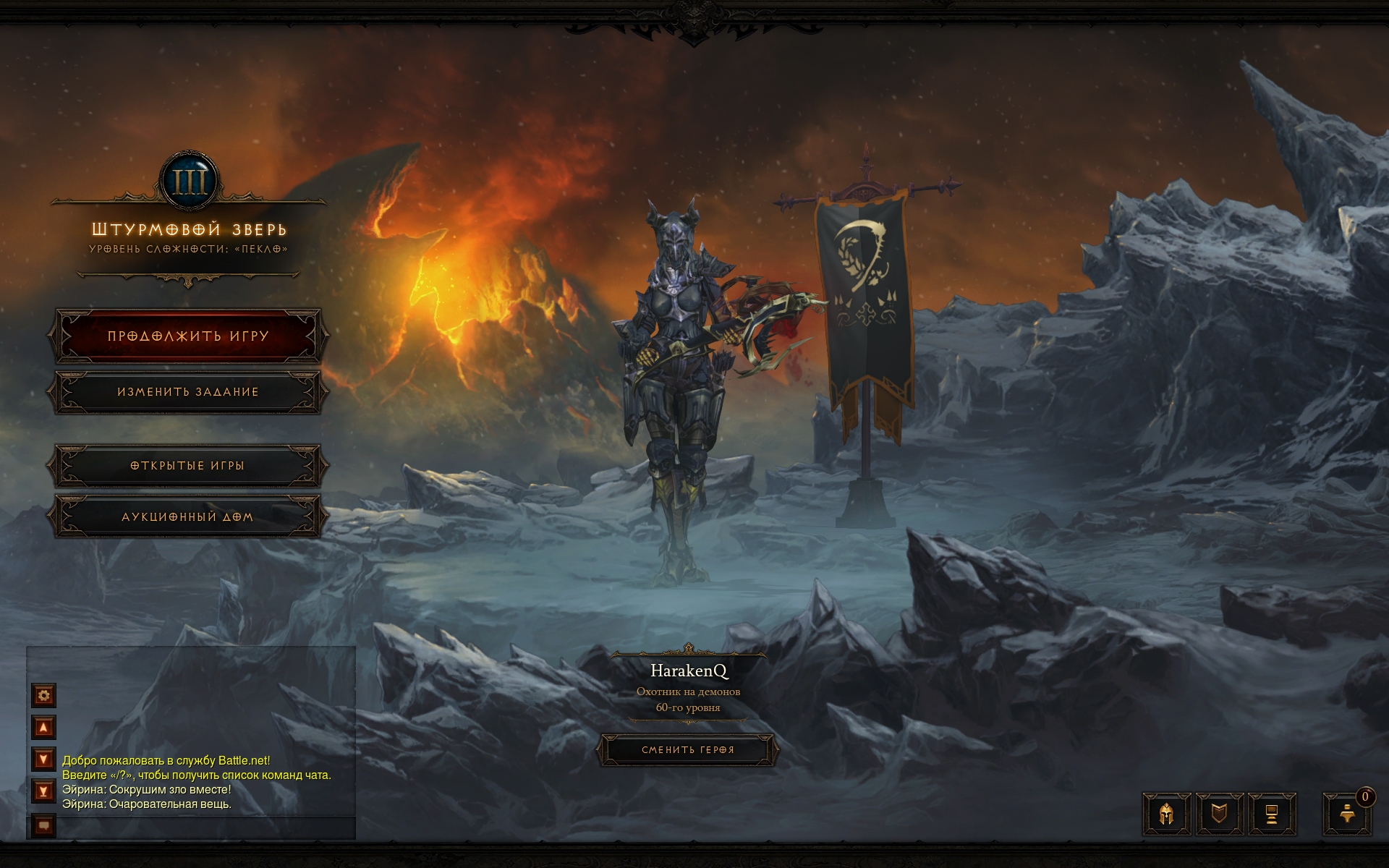Open chat settings gear icon
This screenshot has height=868, width=1389.
pos(44,696)
